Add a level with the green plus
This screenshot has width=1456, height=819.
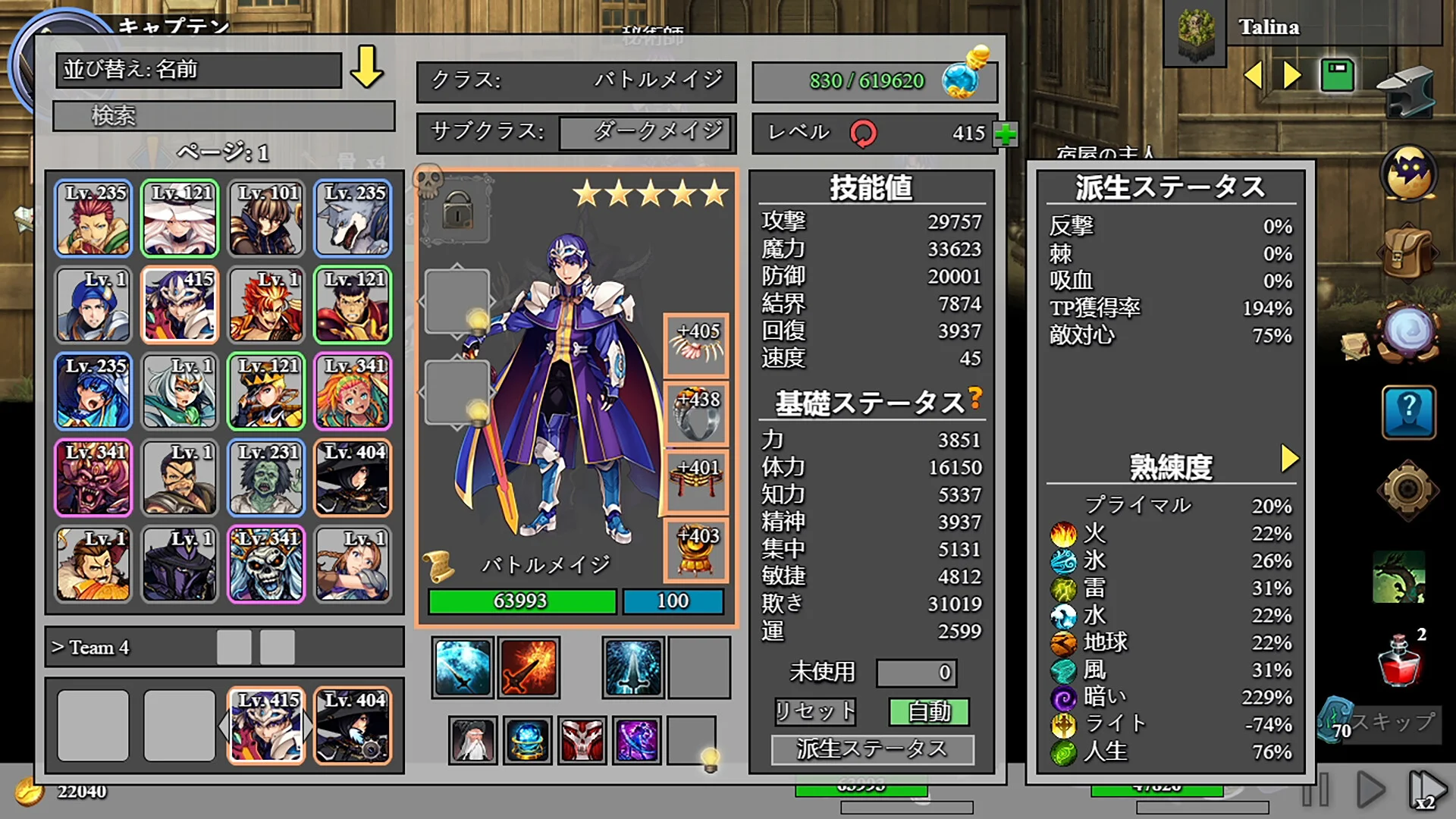(1006, 134)
